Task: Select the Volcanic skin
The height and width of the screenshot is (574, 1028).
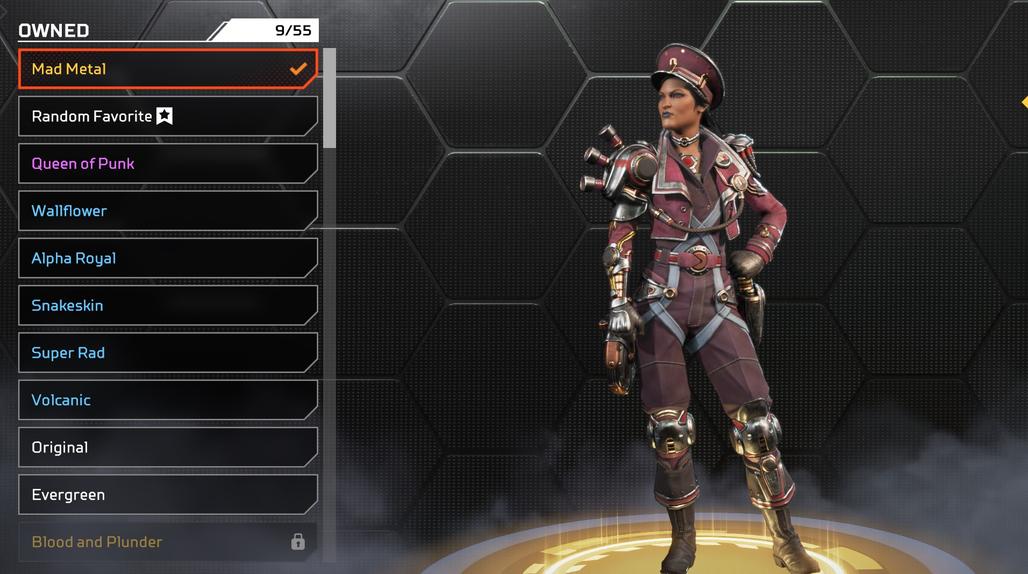Action: pyautogui.click(x=167, y=400)
